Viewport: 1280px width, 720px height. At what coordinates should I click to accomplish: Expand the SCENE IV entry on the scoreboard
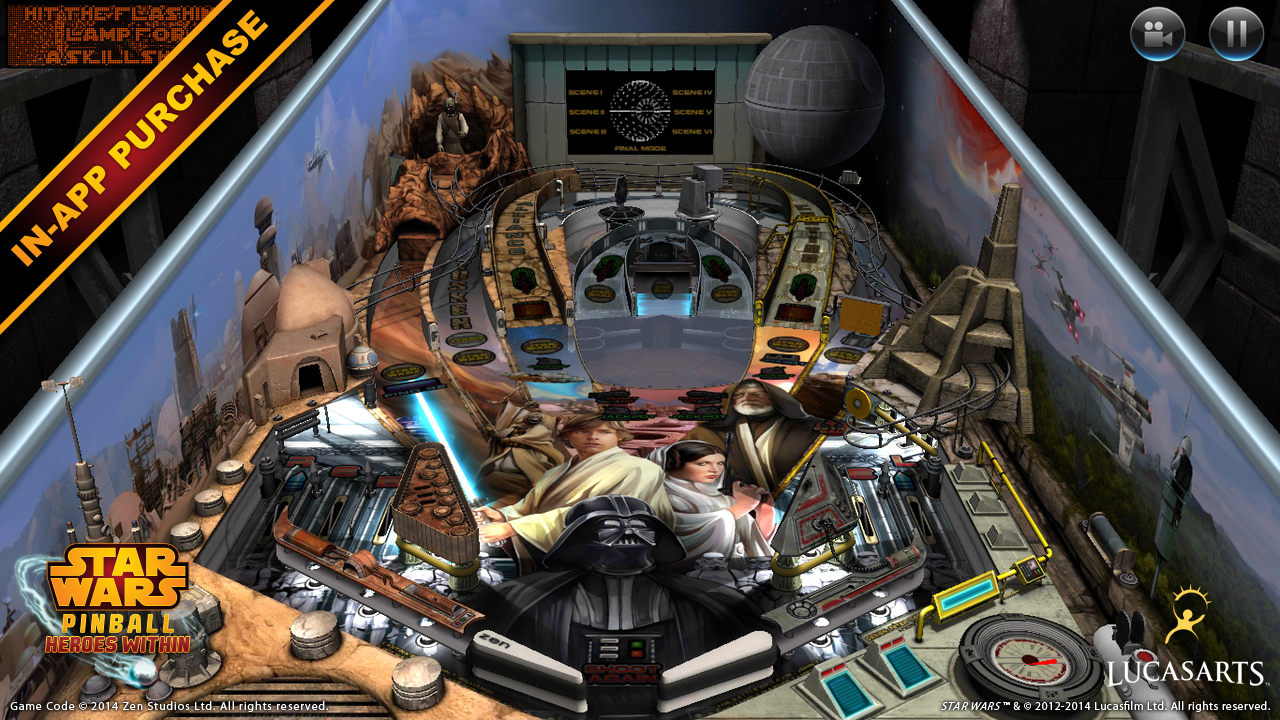pyautogui.click(x=692, y=92)
